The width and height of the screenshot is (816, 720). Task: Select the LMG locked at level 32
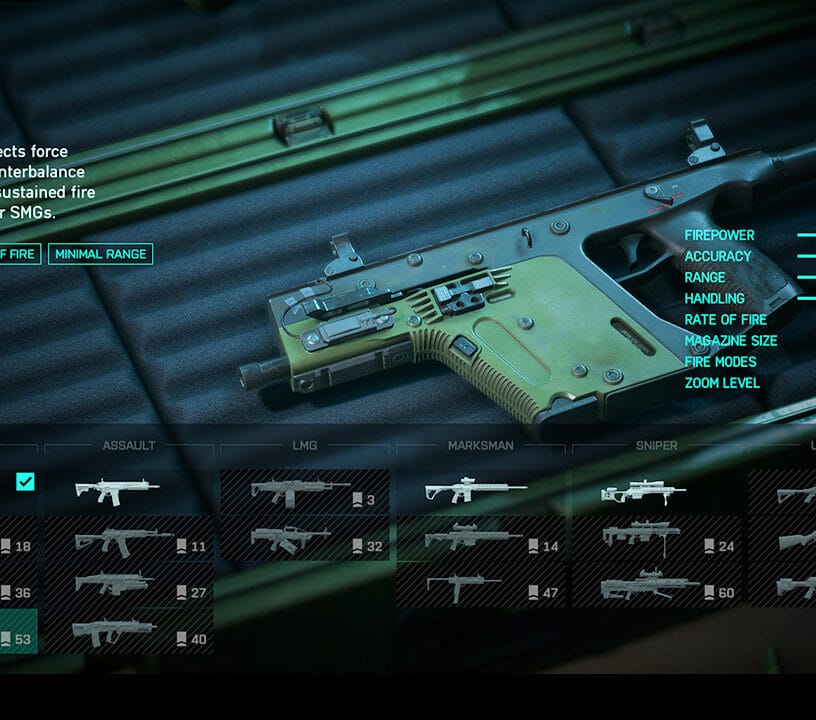point(304,541)
